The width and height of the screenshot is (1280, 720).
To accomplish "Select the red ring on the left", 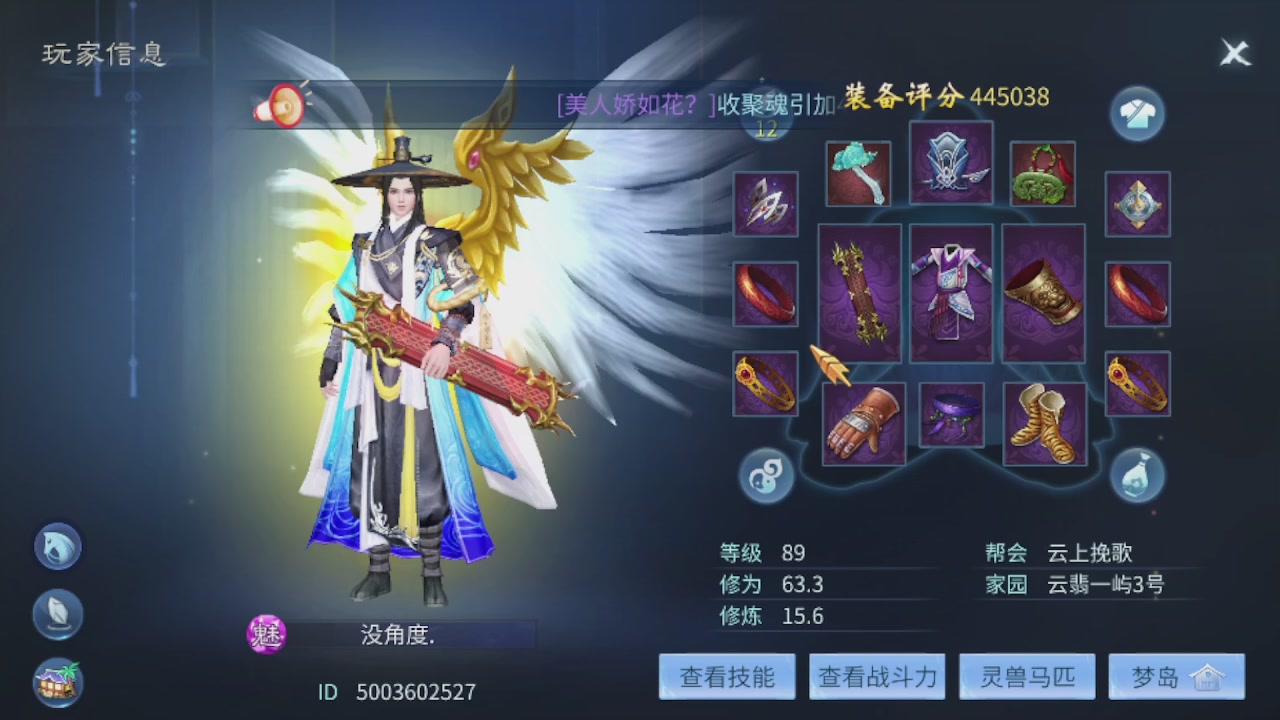I will click(x=765, y=293).
